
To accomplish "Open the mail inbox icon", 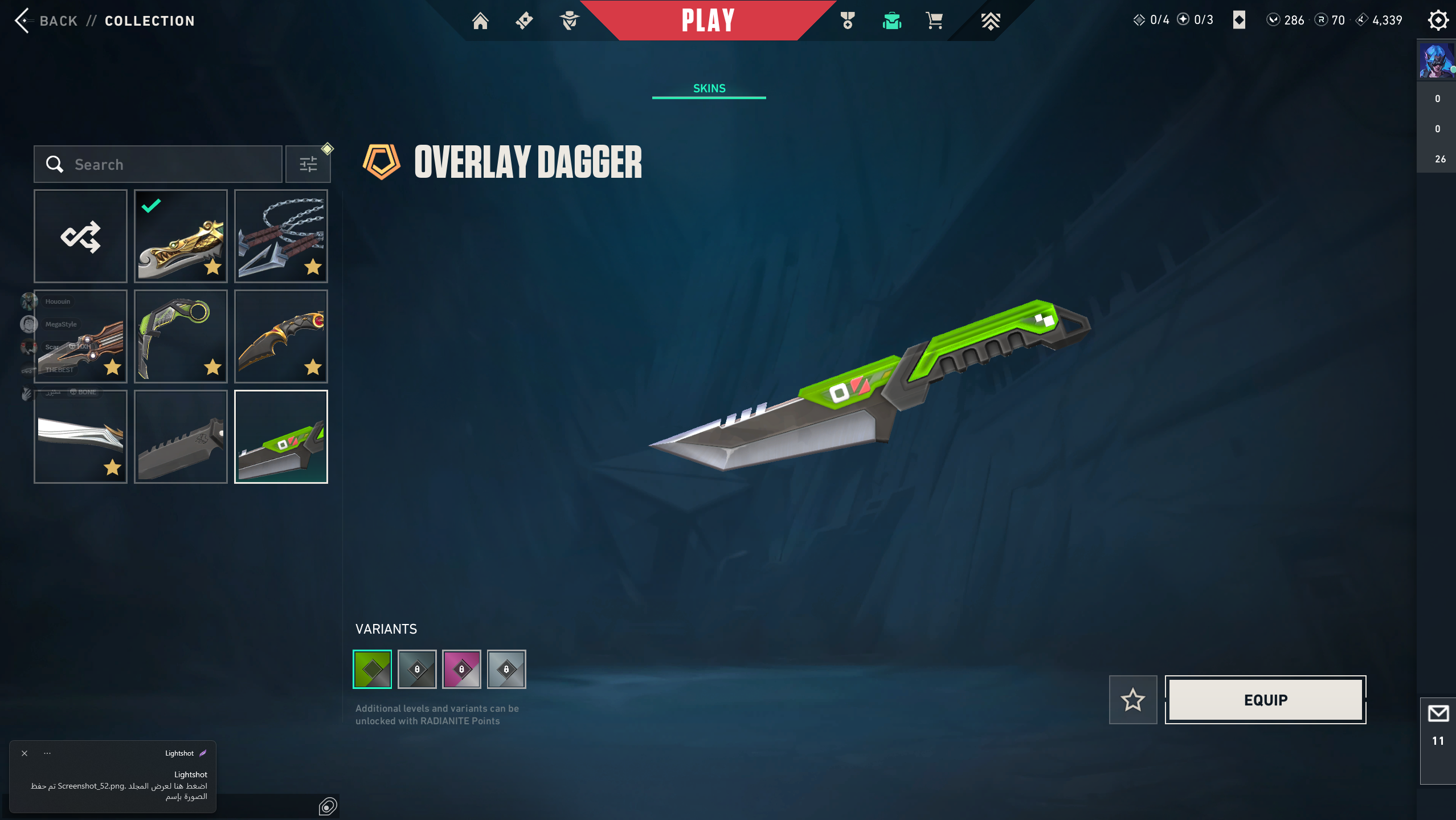I will tap(1438, 714).
